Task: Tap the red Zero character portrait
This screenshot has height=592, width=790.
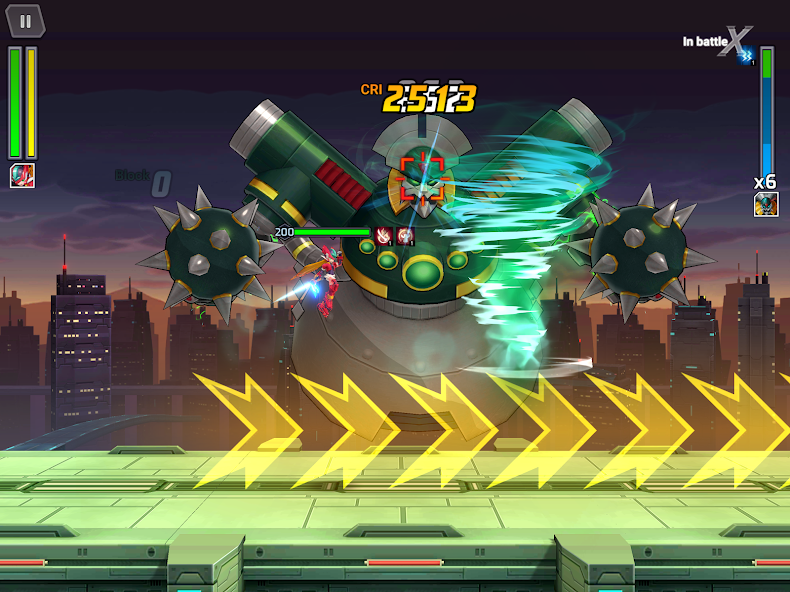Action: pyautogui.click(x=21, y=176)
